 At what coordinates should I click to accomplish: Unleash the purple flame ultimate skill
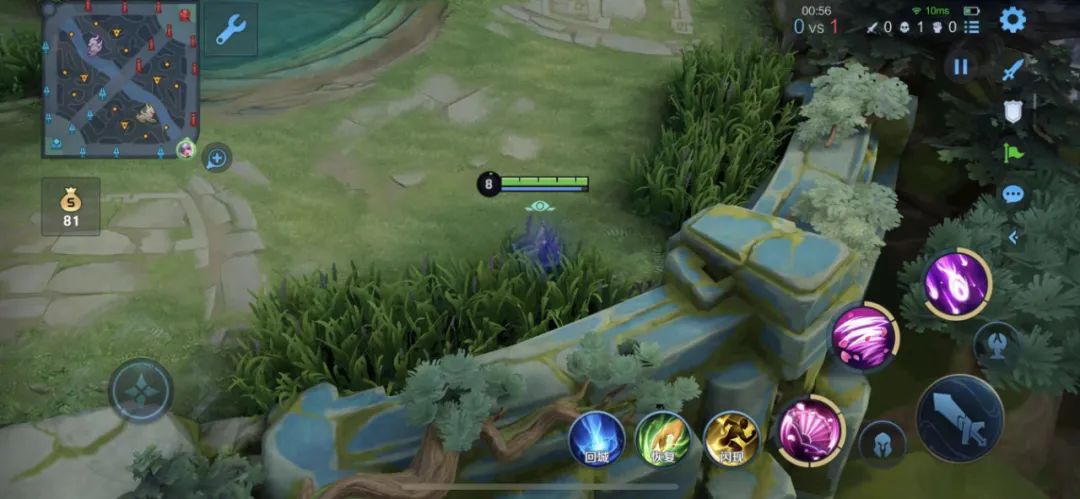(x=956, y=284)
